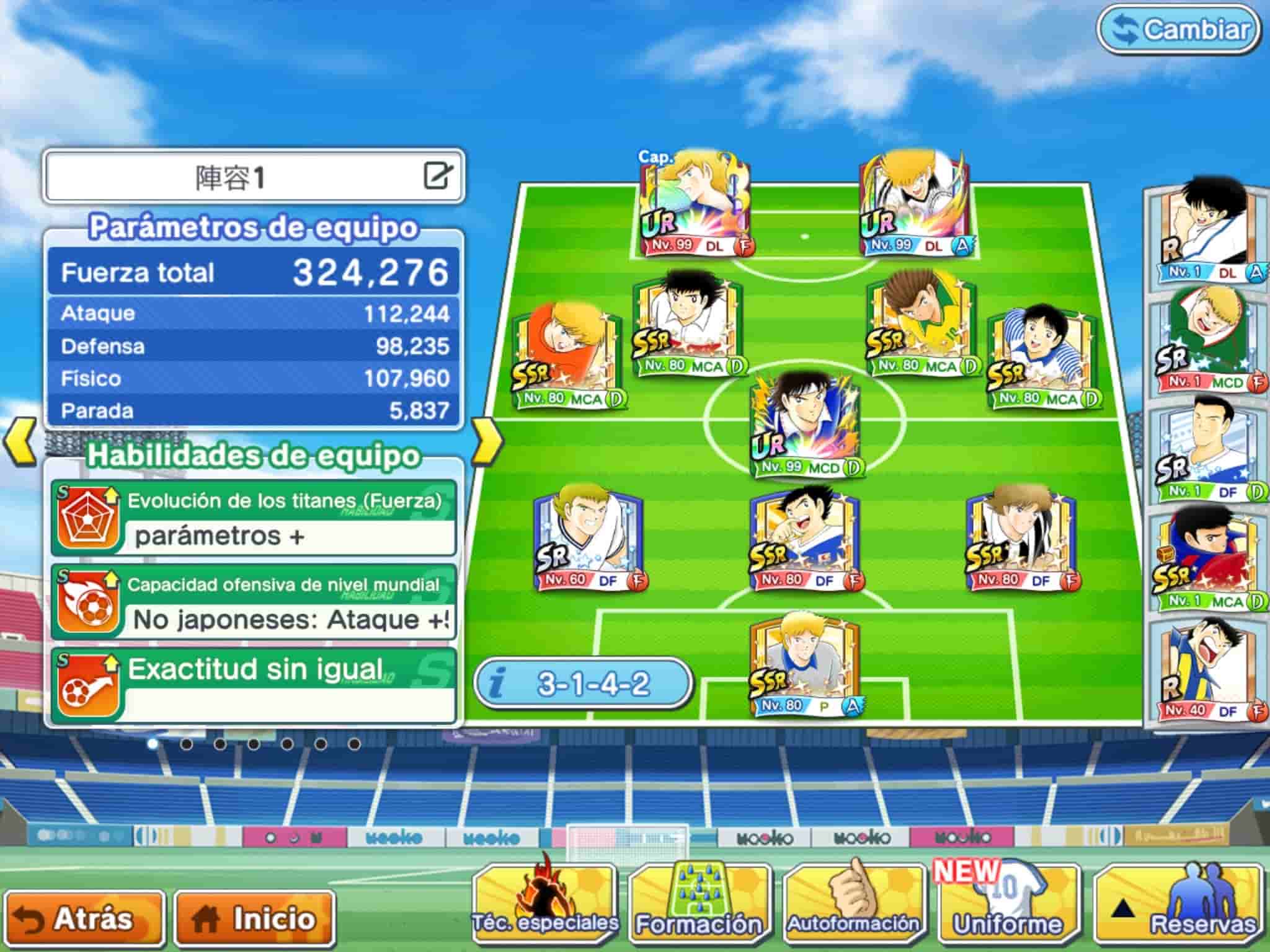Image resolution: width=1270 pixels, height=952 pixels.
Task: Open the Uniforme menu
Action: point(1008,906)
